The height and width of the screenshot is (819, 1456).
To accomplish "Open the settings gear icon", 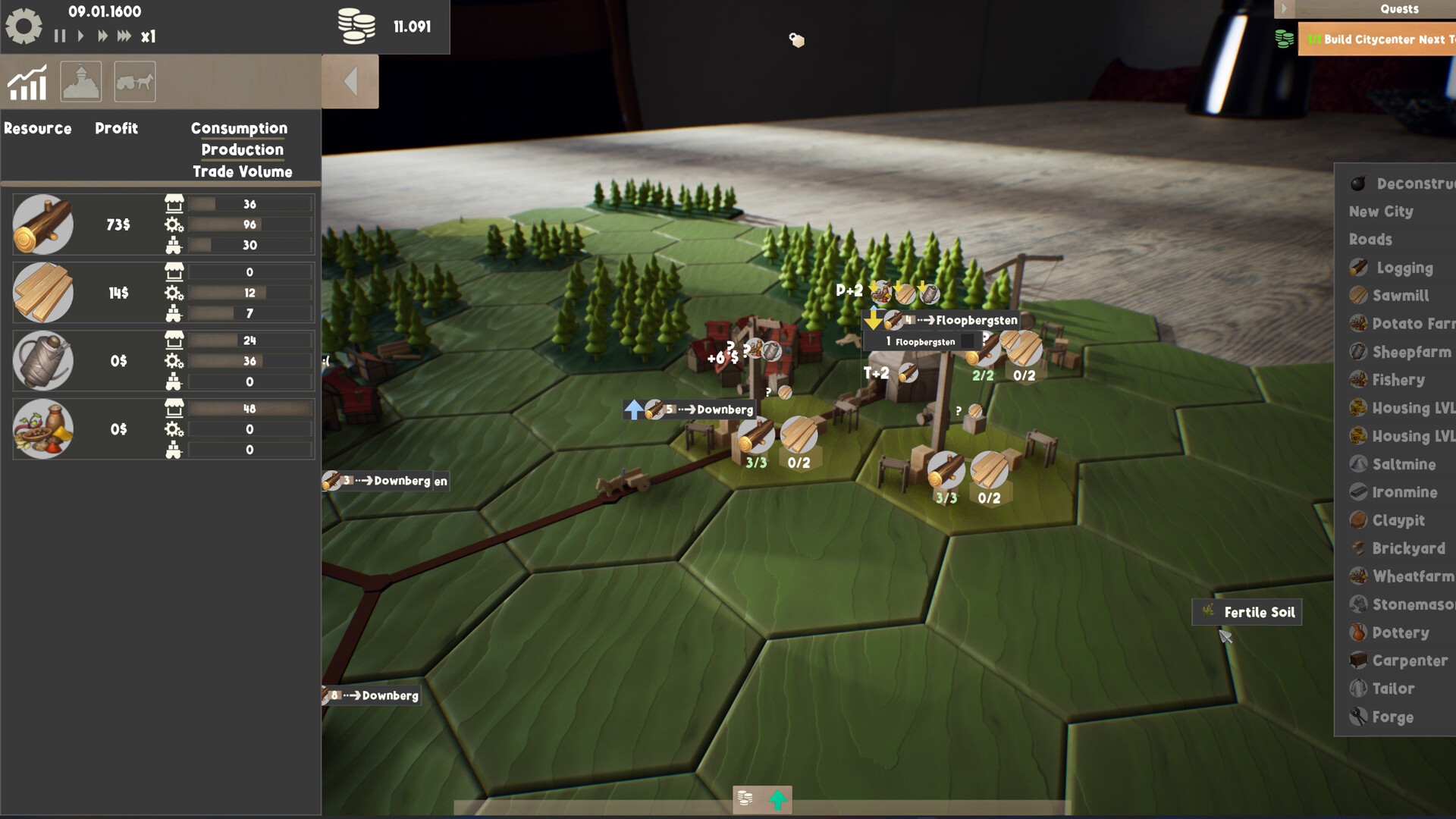I will click(x=24, y=26).
